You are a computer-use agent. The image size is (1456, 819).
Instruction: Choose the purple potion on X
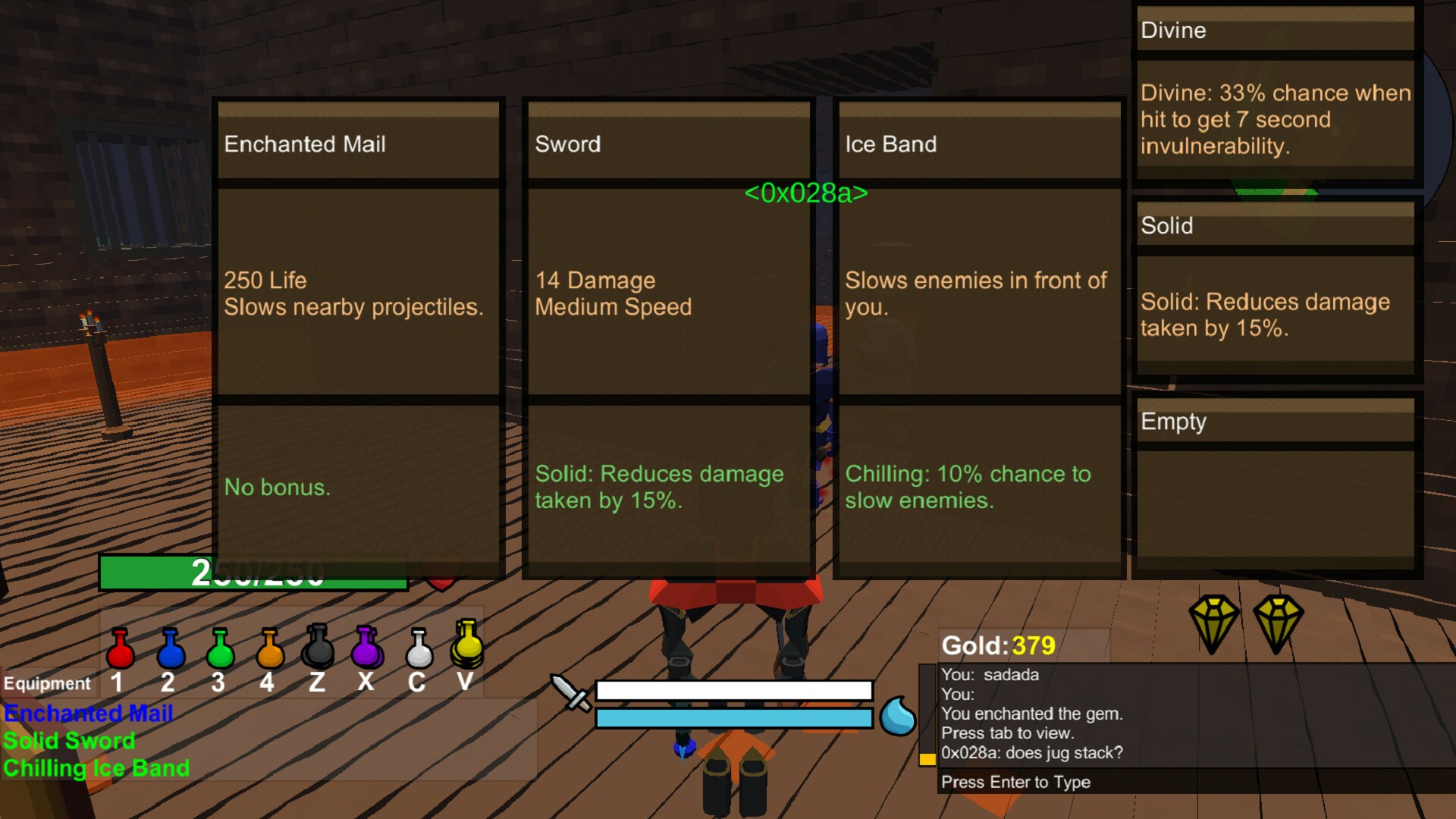366,648
